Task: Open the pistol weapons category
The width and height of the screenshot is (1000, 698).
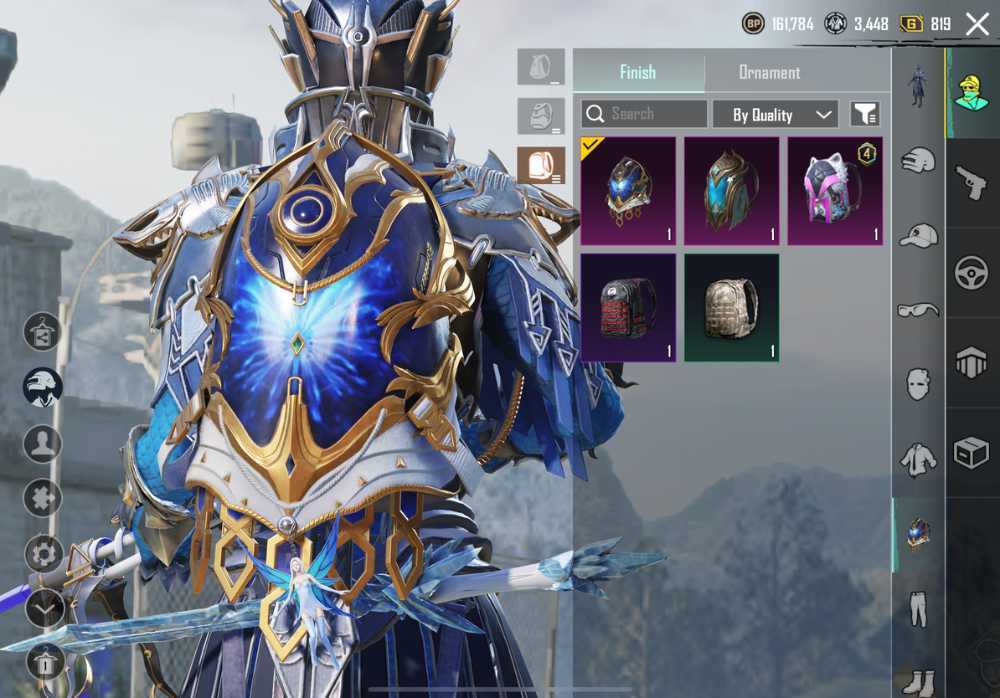Action: [x=971, y=183]
